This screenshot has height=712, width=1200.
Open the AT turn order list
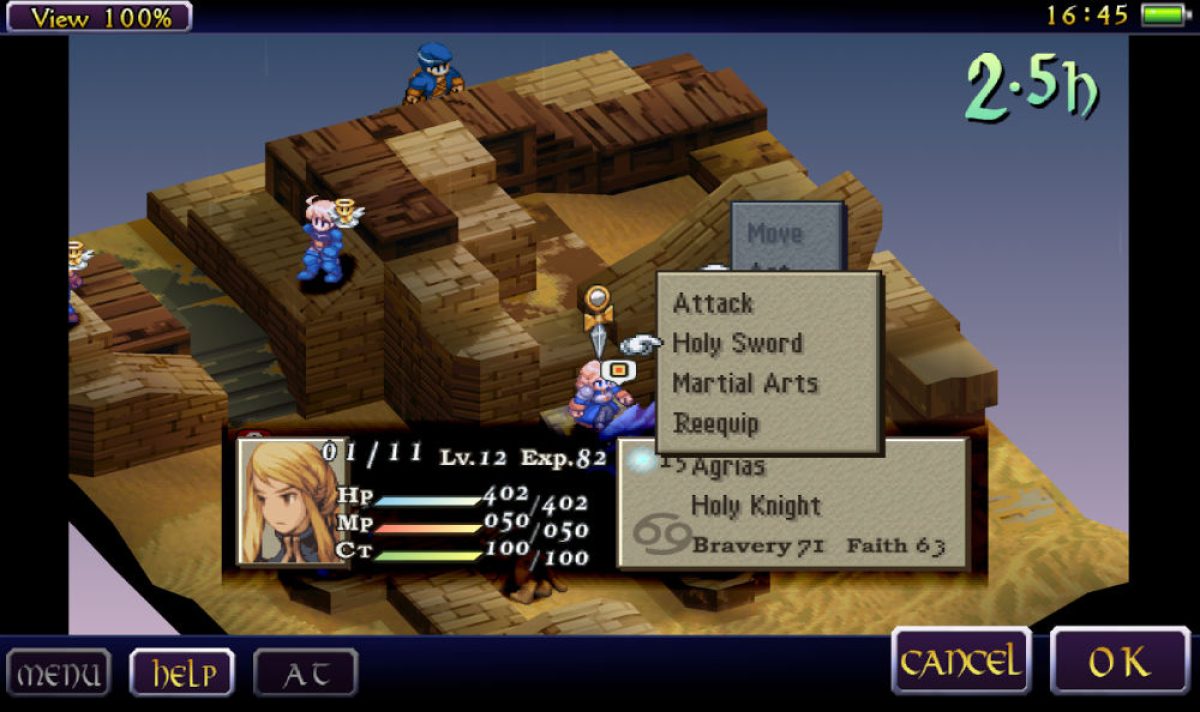[x=305, y=673]
